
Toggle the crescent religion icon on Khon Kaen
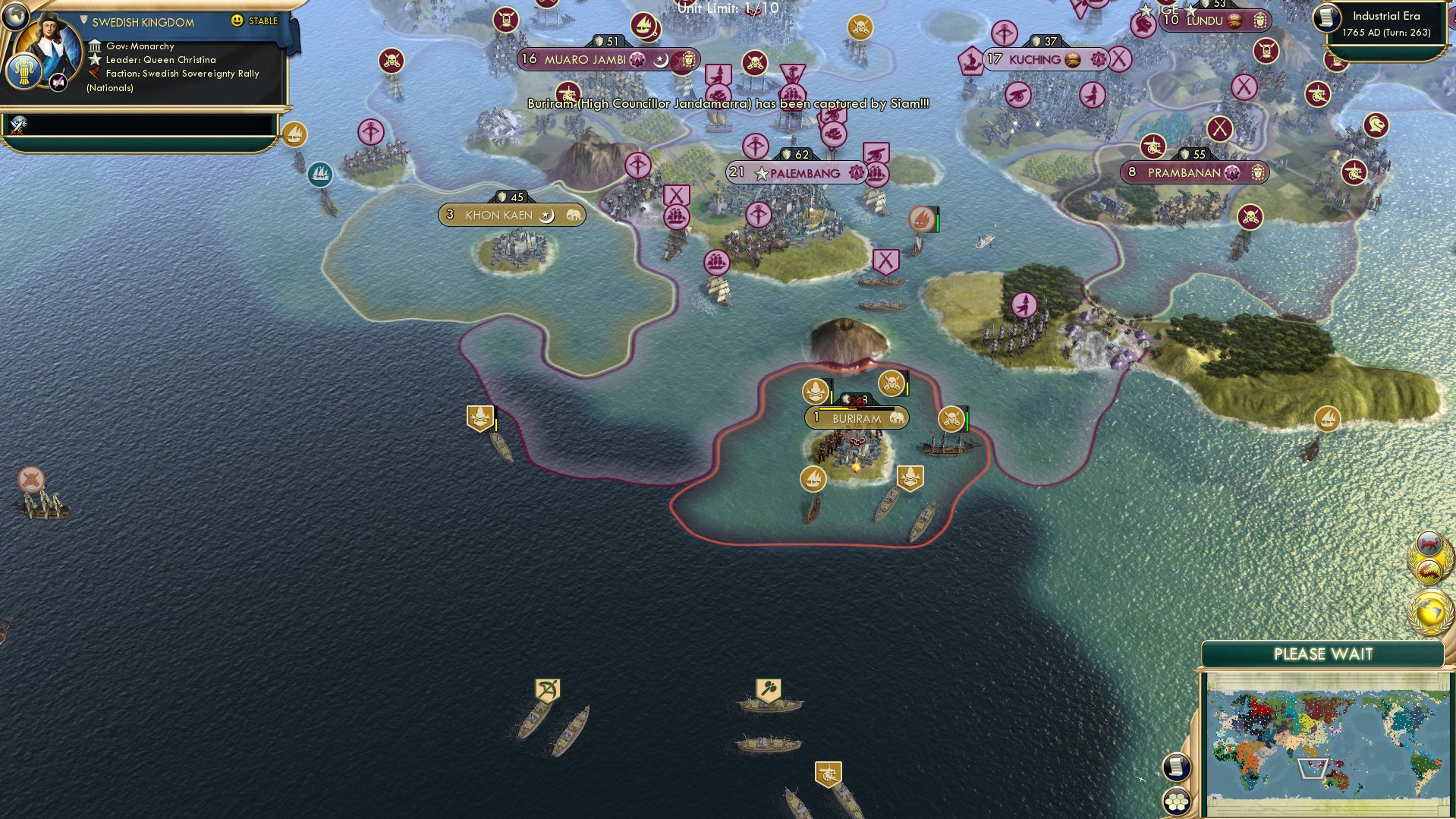pyautogui.click(x=546, y=215)
